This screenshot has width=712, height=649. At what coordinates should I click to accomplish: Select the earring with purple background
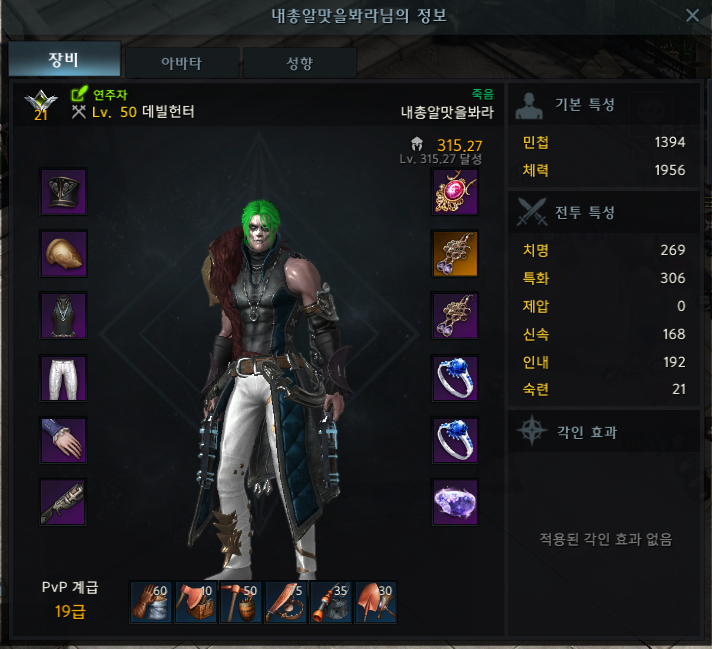(x=455, y=316)
